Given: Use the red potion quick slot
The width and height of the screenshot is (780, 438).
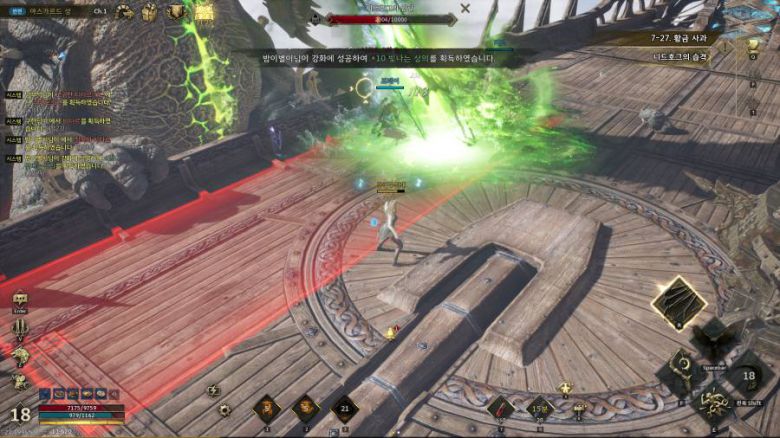Looking at the screenshot, I should 500,408.
